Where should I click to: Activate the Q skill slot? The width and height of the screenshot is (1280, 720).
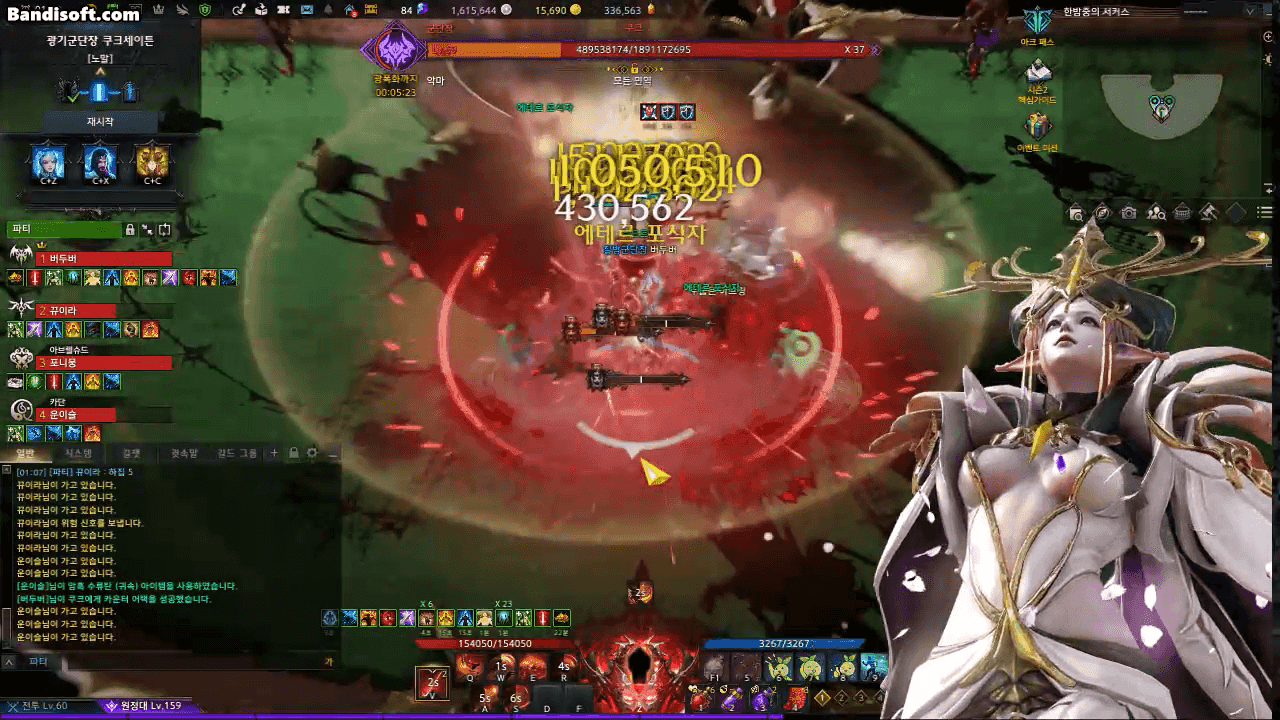pos(468,665)
